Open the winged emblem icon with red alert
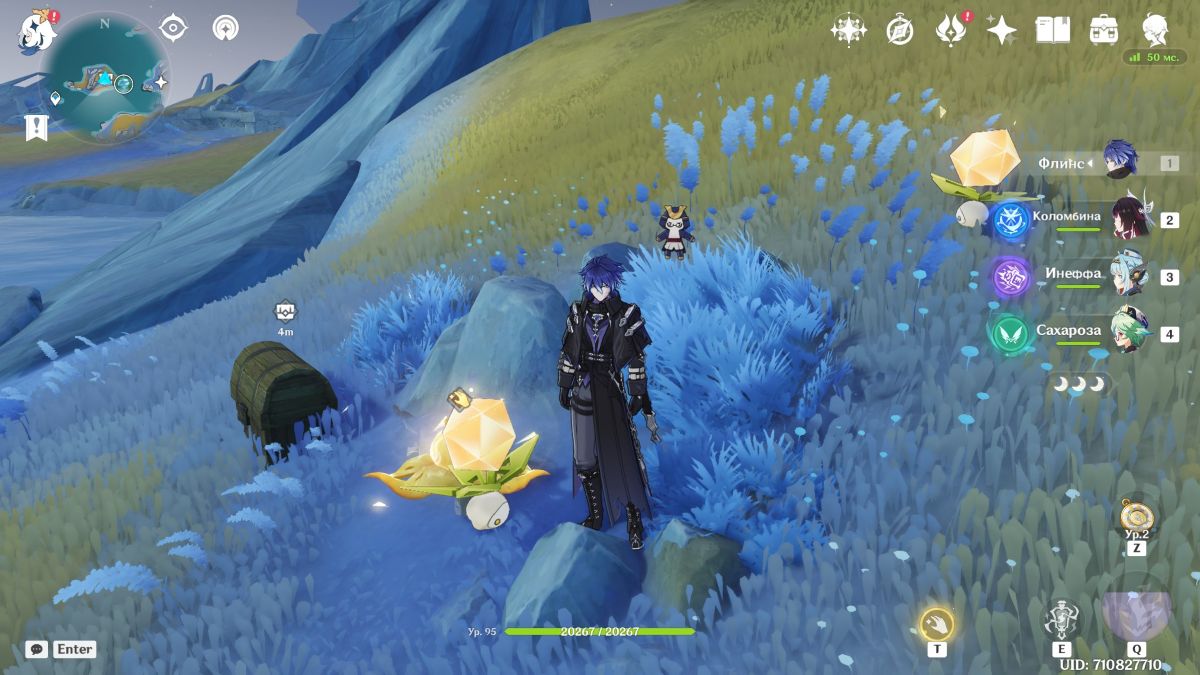 point(949,31)
